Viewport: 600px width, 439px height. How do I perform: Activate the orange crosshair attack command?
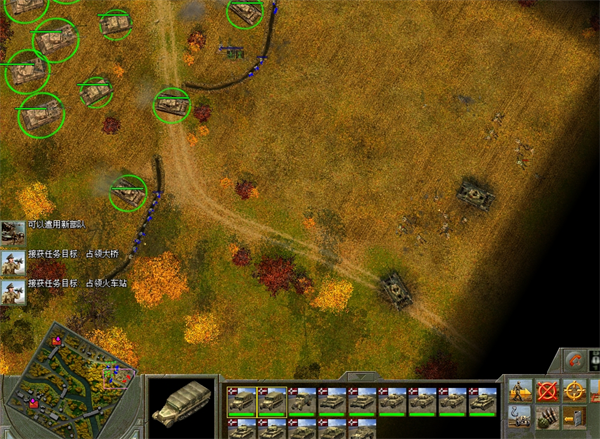tap(575, 391)
